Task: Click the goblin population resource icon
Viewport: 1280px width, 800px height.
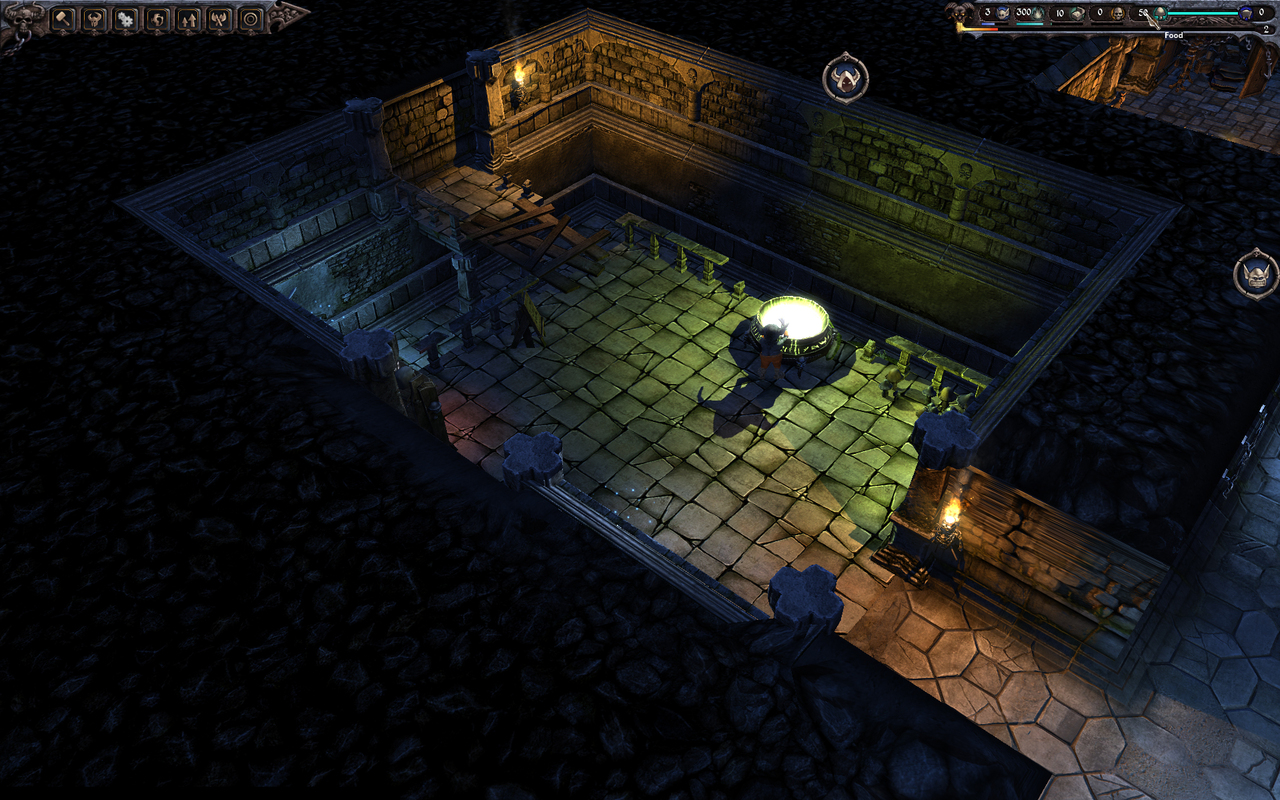Action: [x=1003, y=13]
